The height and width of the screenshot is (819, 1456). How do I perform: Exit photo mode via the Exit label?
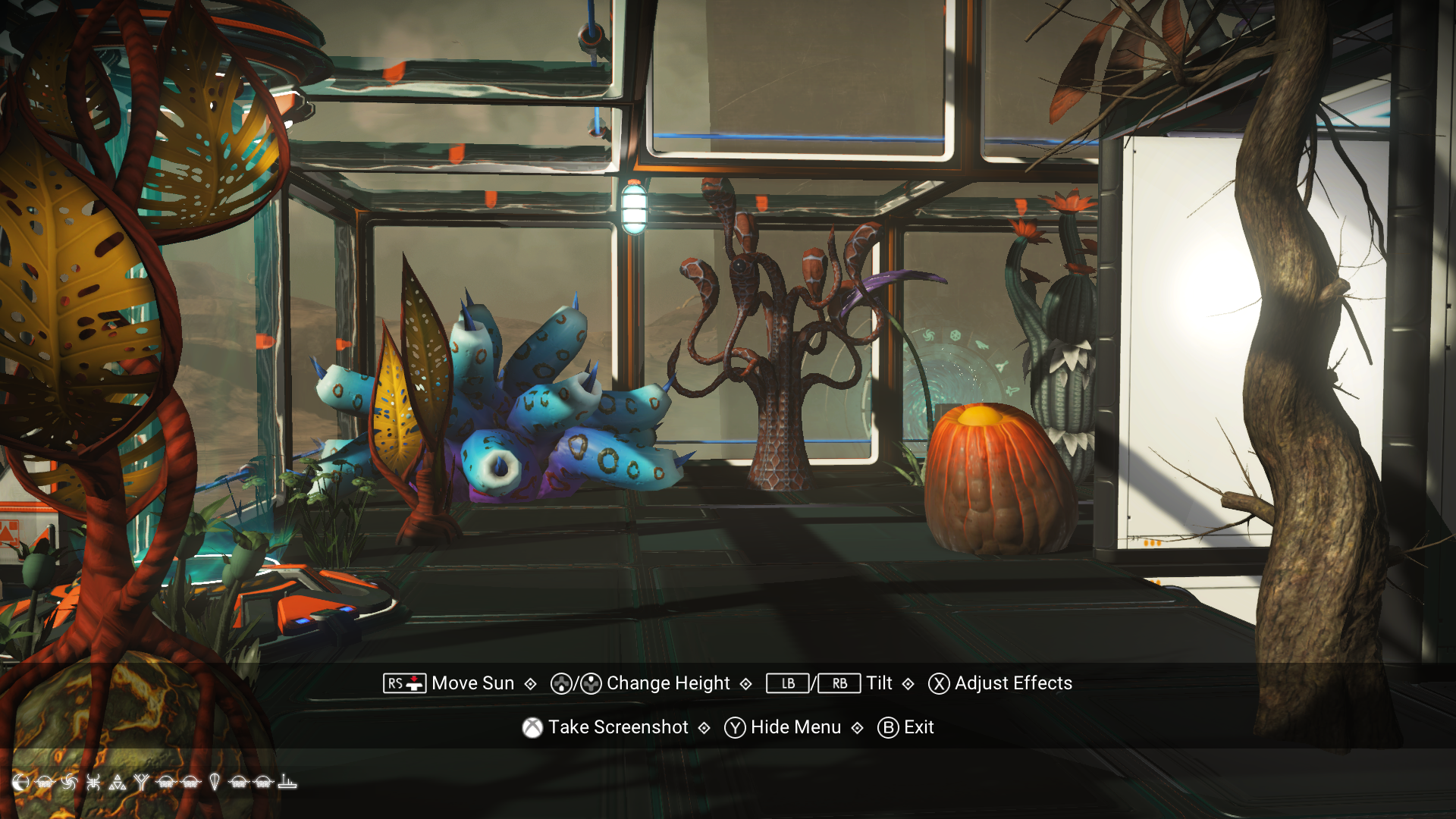coord(919,727)
